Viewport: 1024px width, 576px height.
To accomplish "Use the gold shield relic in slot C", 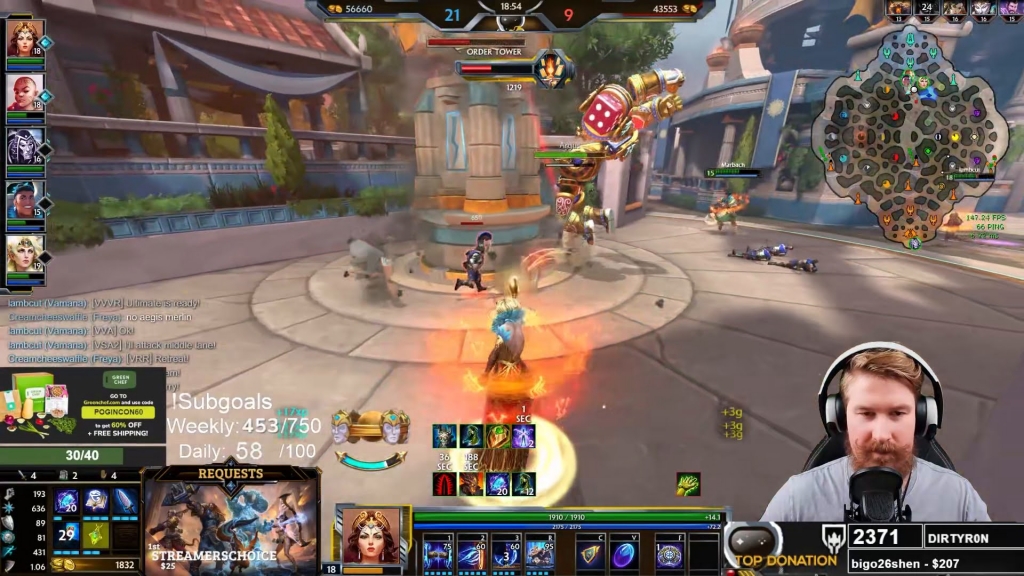I will 590,554.
